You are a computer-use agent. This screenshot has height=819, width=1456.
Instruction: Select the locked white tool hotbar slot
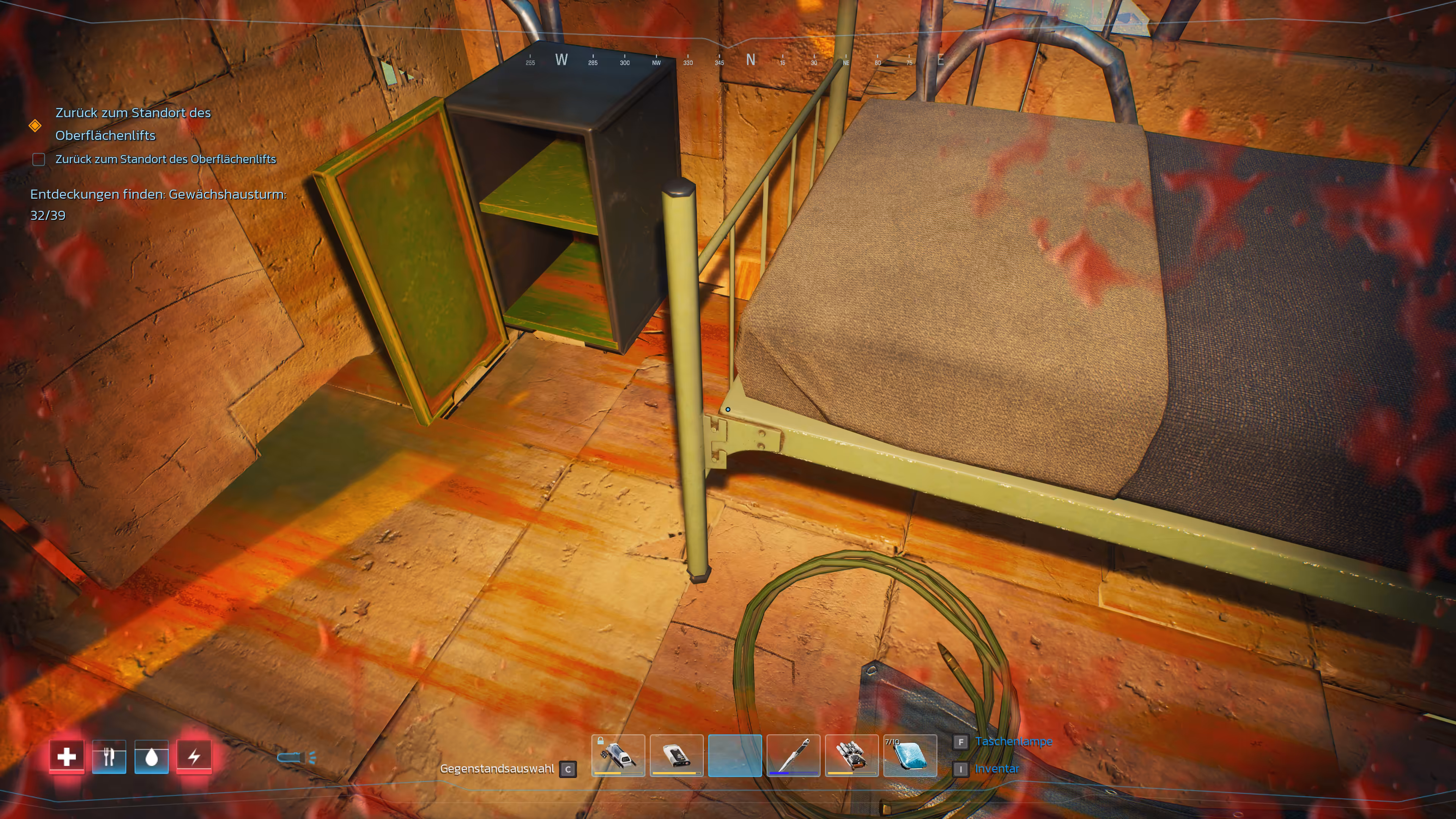[x=618, y=755]
